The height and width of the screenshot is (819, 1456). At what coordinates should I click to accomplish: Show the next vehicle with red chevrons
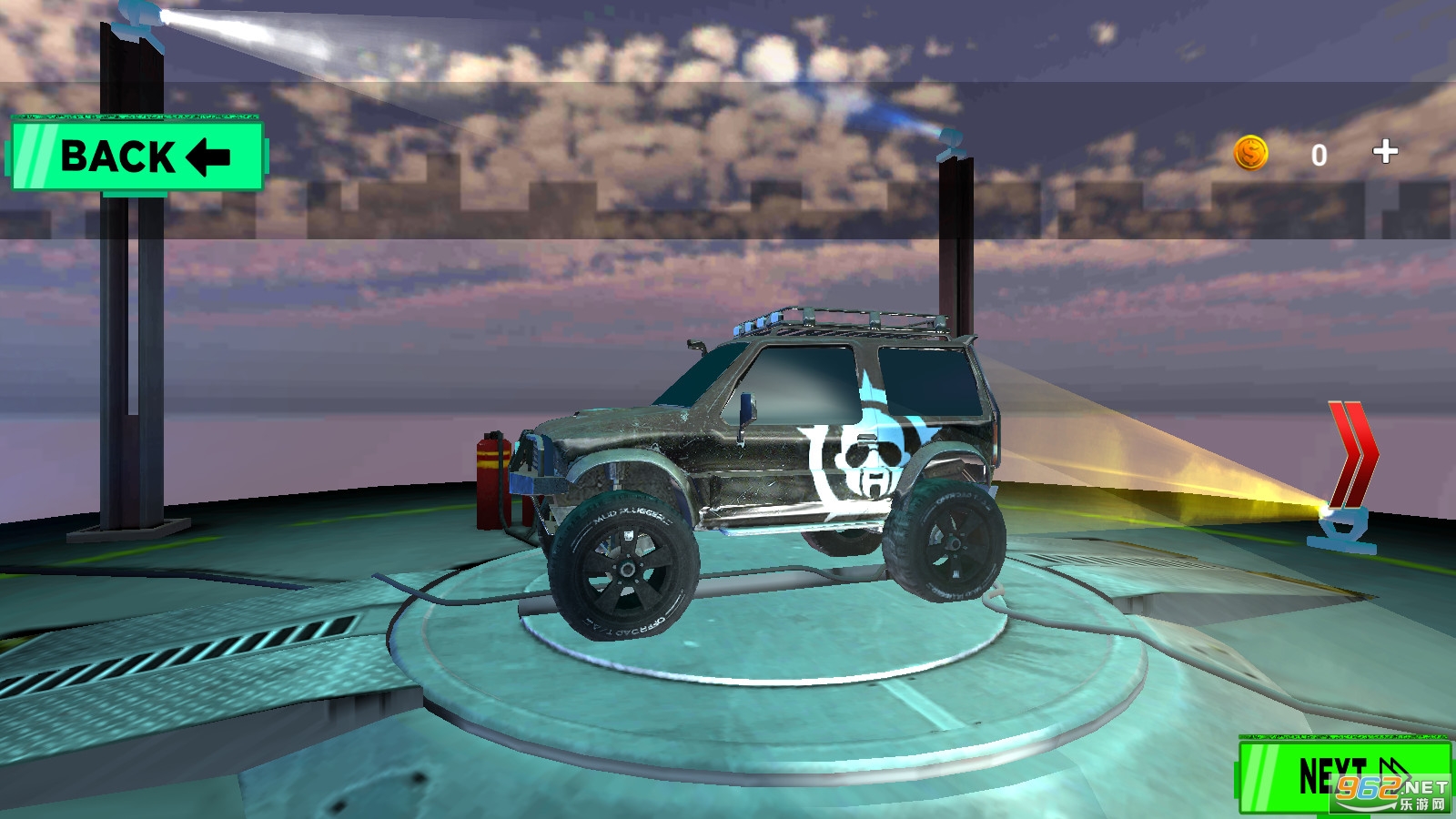tap(1353, 454)
